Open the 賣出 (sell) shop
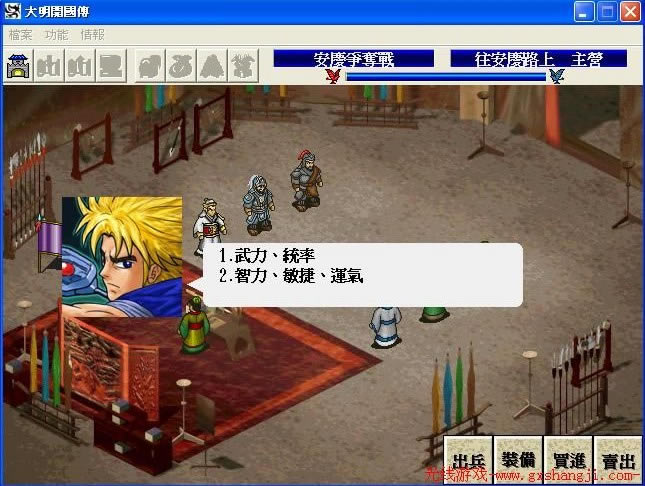The image size is (645, 486). pyautogui.click(x=616, y=461)
